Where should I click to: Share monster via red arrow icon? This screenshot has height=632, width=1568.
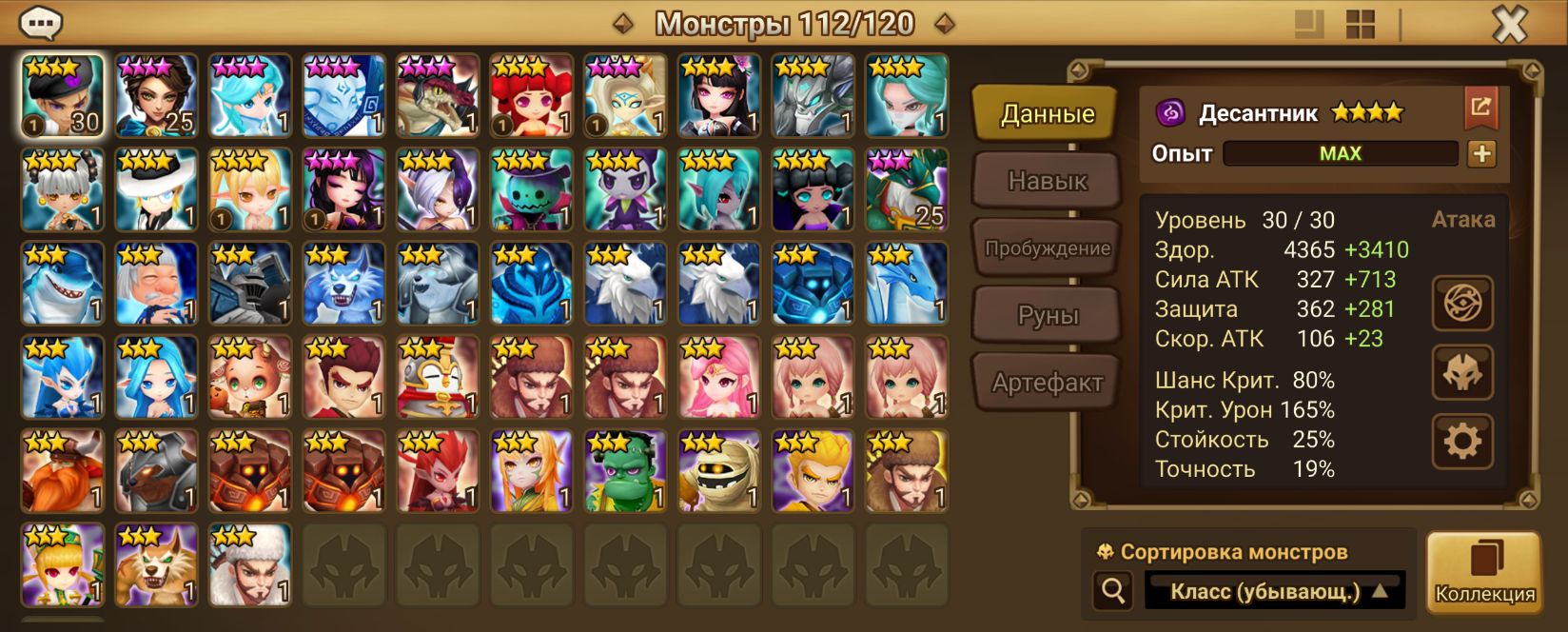tap(1480, 107)
